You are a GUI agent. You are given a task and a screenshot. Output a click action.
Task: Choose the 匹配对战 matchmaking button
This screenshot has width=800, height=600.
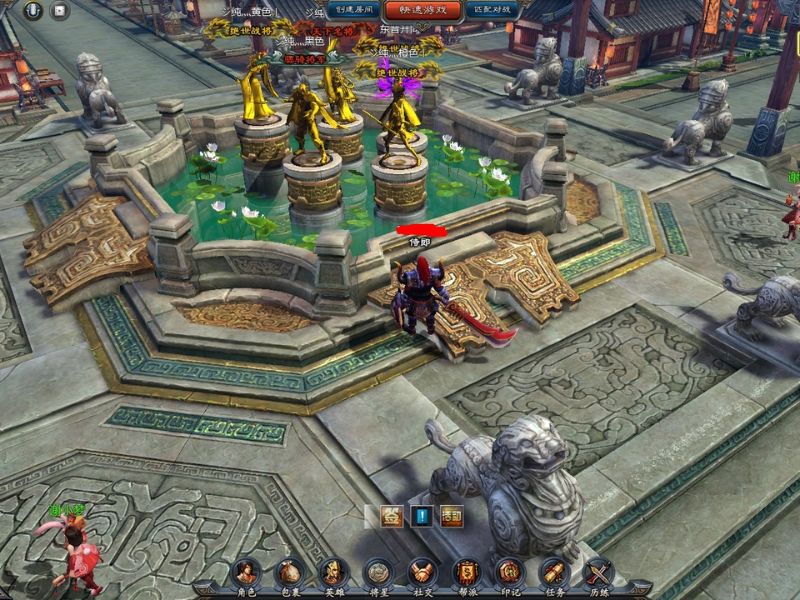[491, 10]
